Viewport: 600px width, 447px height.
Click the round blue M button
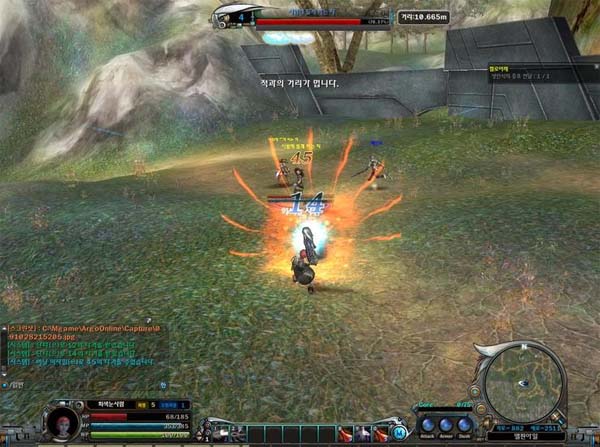pos(399,433)
